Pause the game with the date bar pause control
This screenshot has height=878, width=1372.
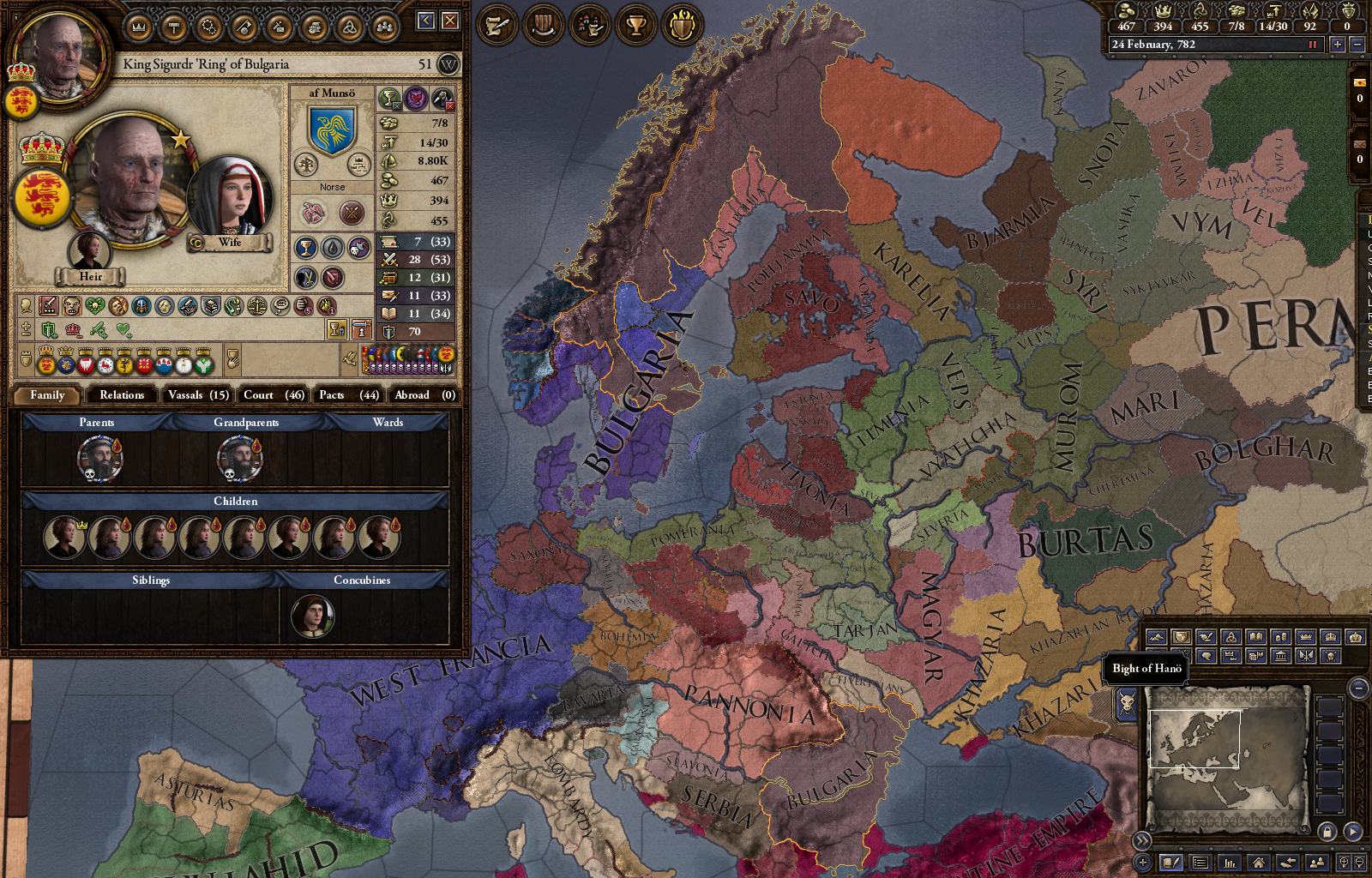tap(1313, 45)
